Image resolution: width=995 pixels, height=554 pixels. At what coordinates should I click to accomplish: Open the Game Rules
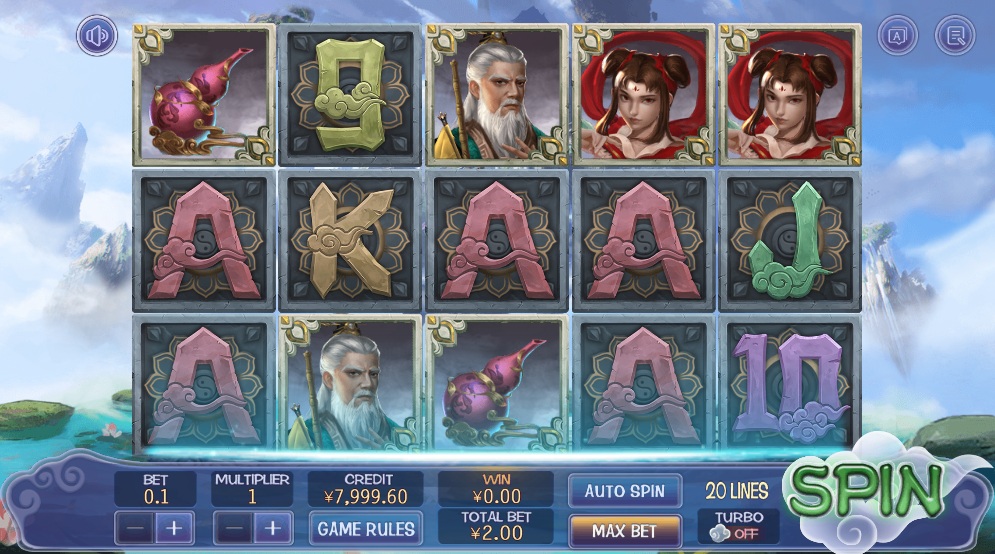[x=364, y=526]
